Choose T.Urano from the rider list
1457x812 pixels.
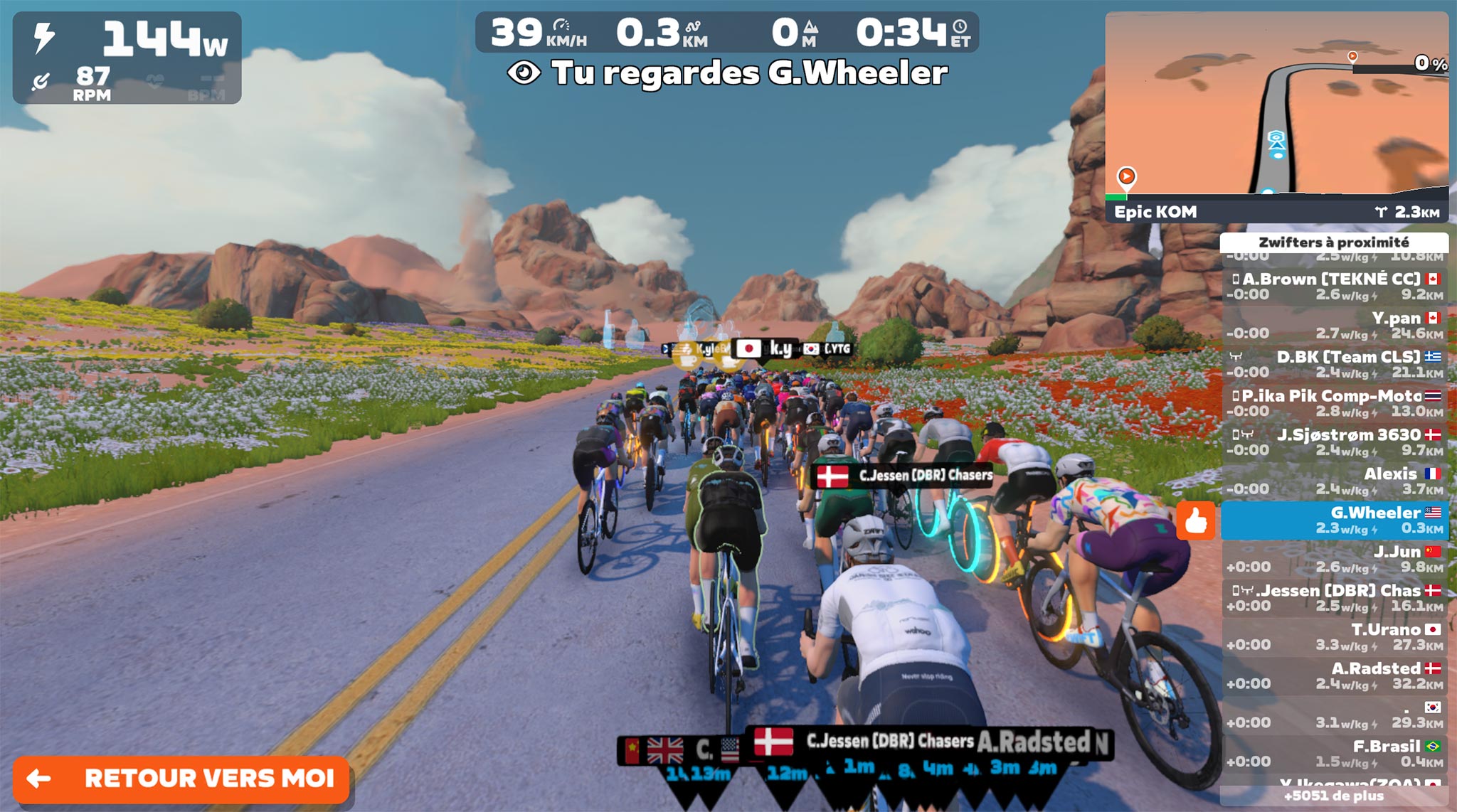point(1335,636)
